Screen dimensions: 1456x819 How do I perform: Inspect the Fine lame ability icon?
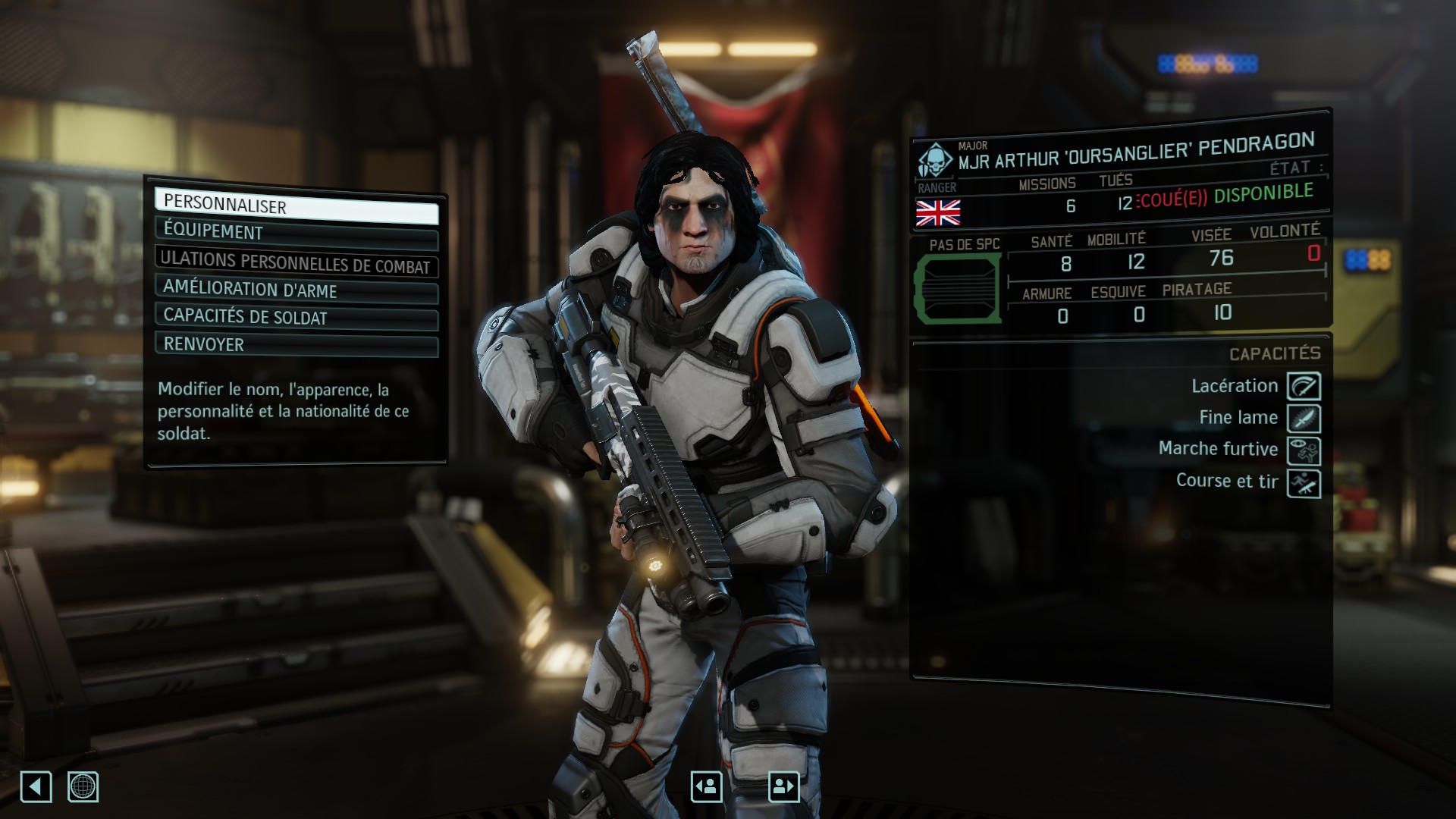1304,419
